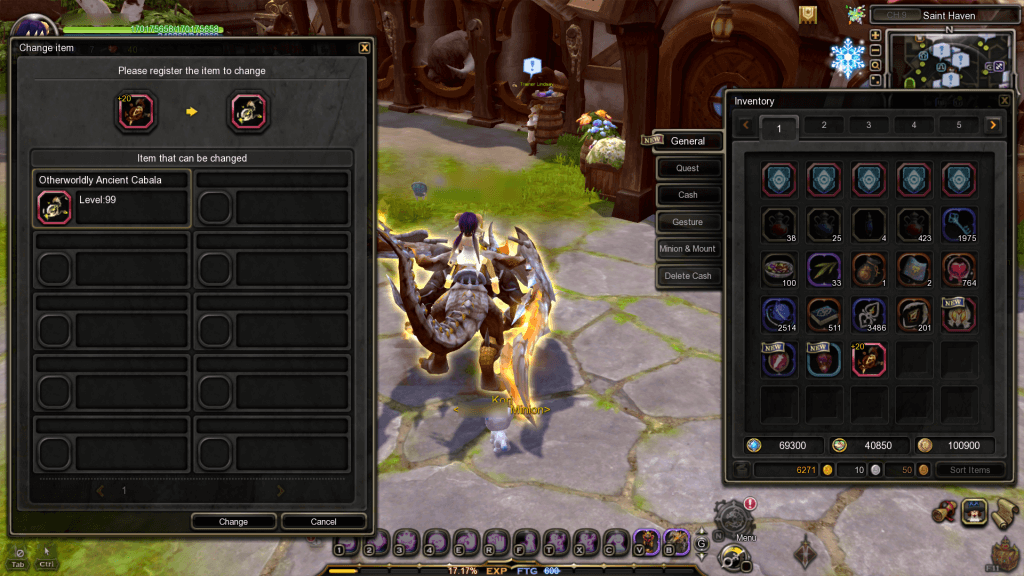
Task: Close the Inventory window
Action: pos(1004,101)
